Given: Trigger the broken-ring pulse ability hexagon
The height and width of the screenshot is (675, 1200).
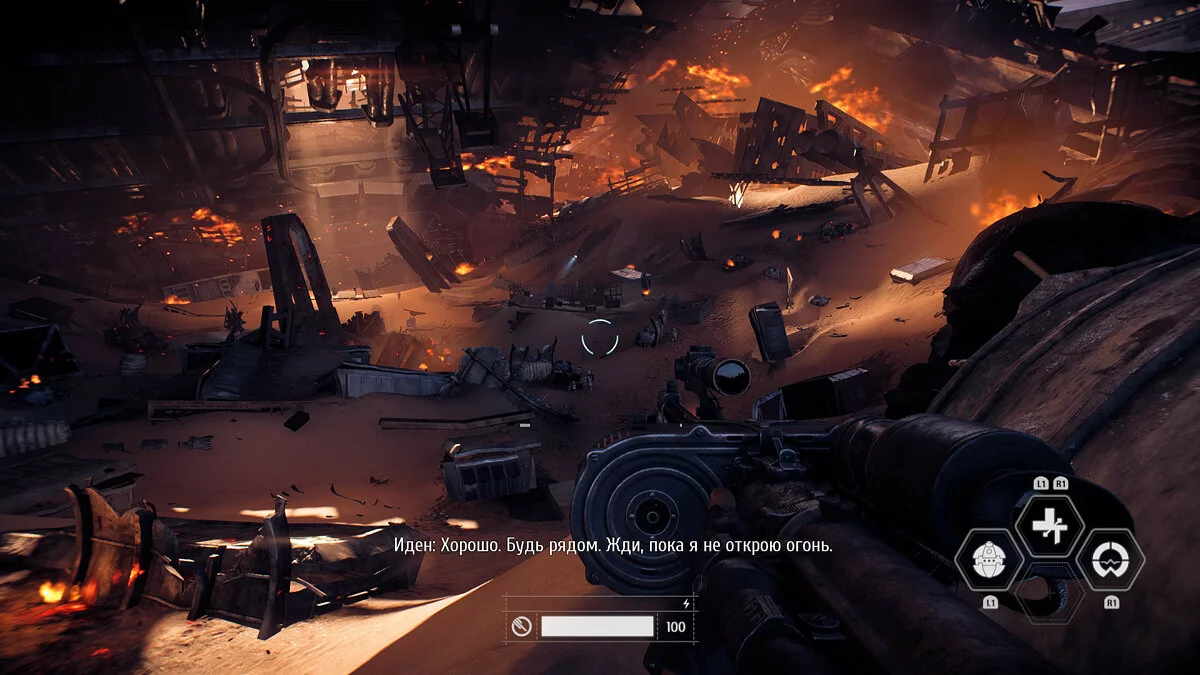Looking at the screenshot, I should click(x=1110, y=560).
